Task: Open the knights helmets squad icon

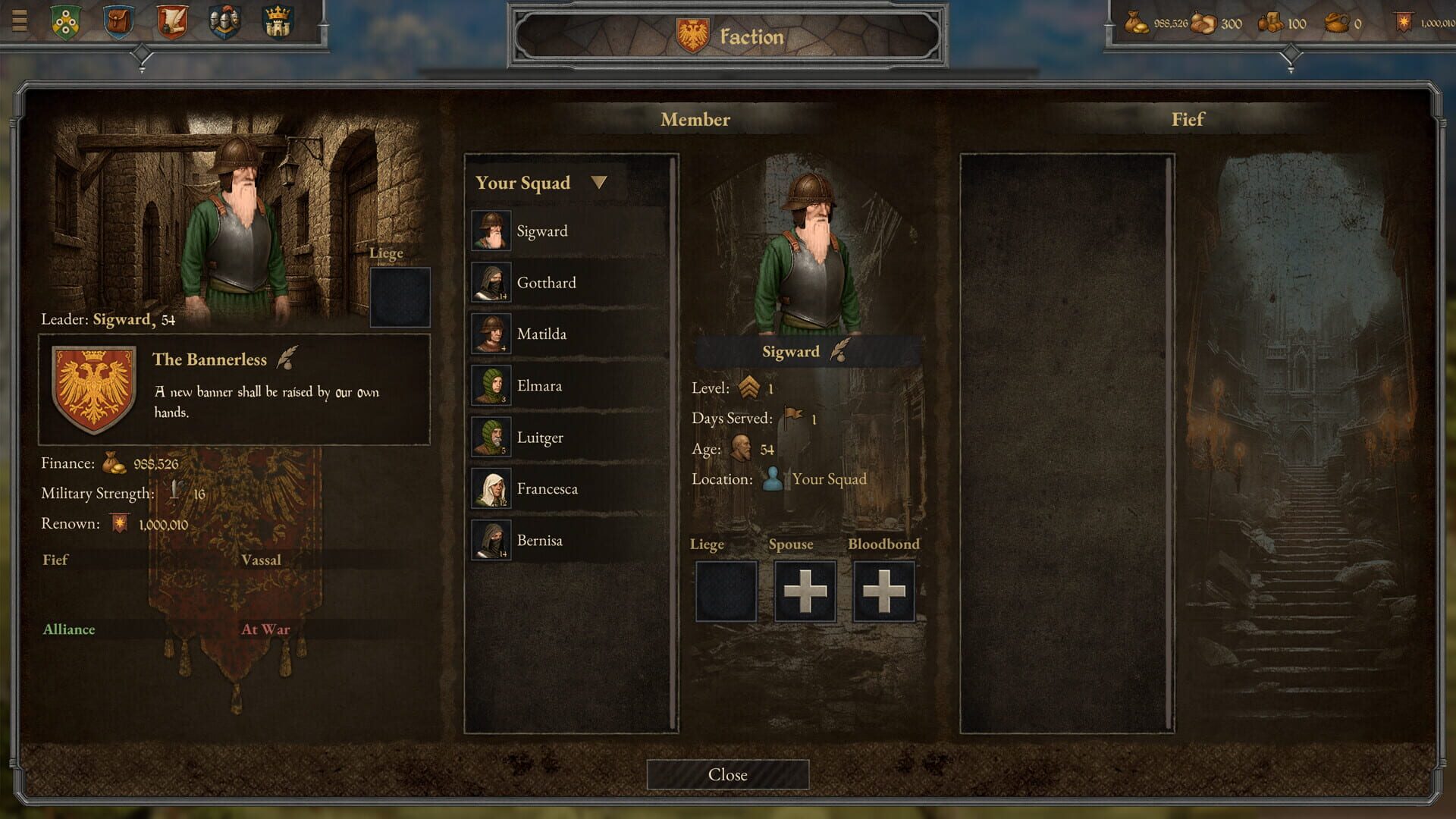Action: click(x=224, y=21)
